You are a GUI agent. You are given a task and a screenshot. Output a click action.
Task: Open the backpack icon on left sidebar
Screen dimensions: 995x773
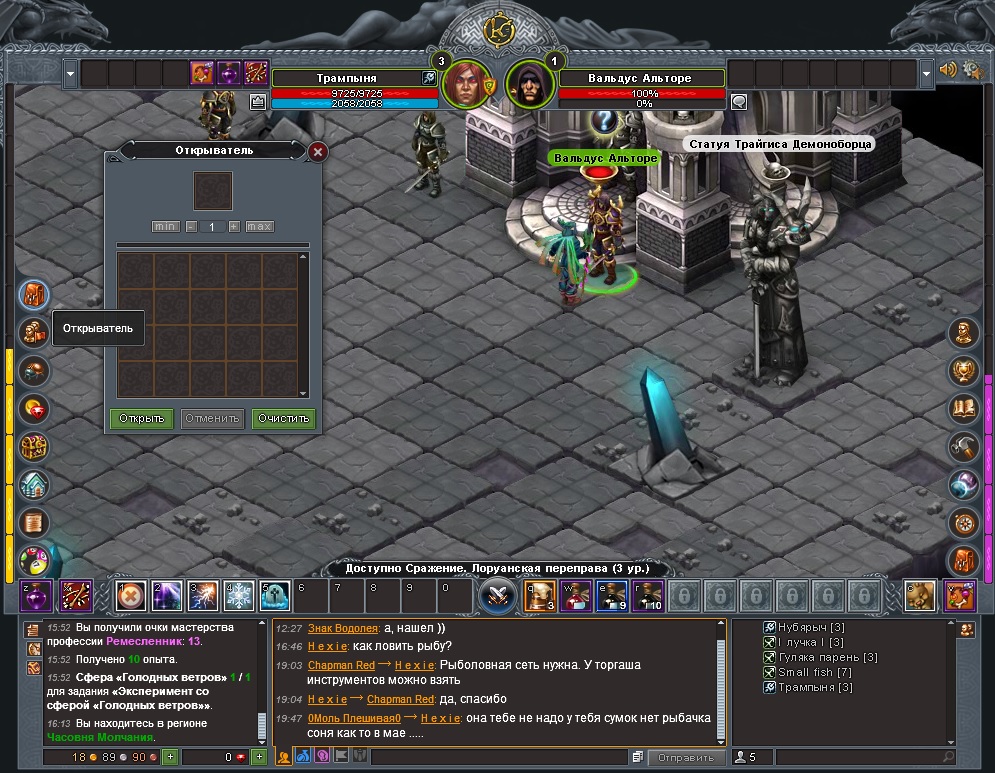[35, 296]
